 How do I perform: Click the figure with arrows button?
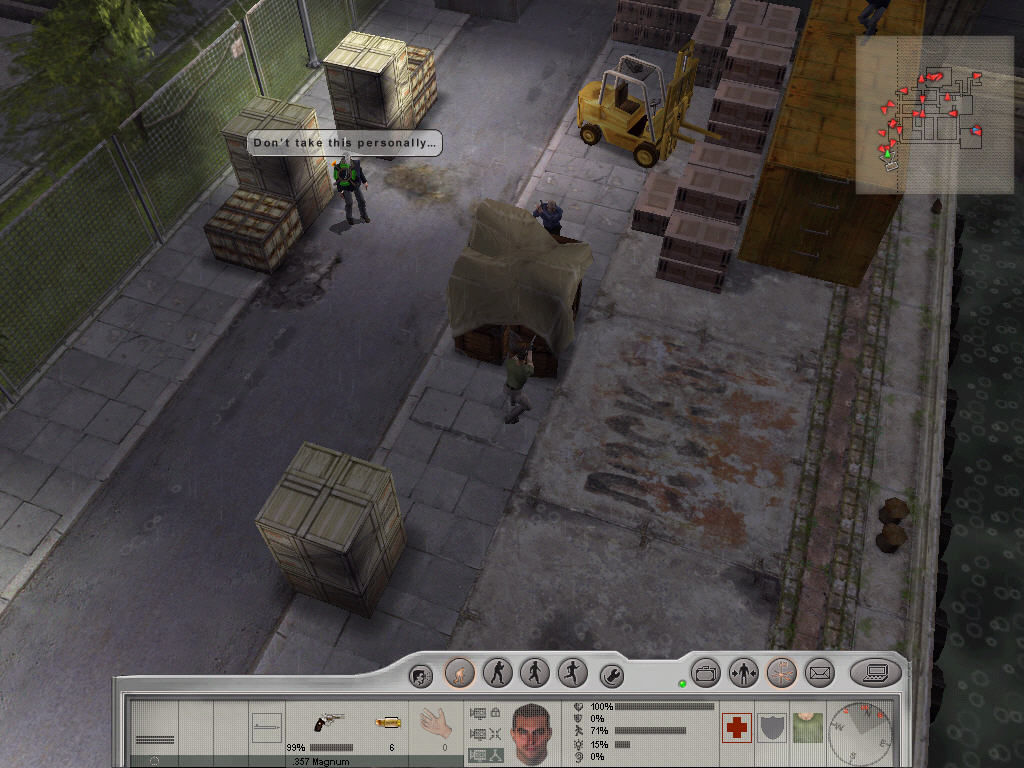click(743, 673)
